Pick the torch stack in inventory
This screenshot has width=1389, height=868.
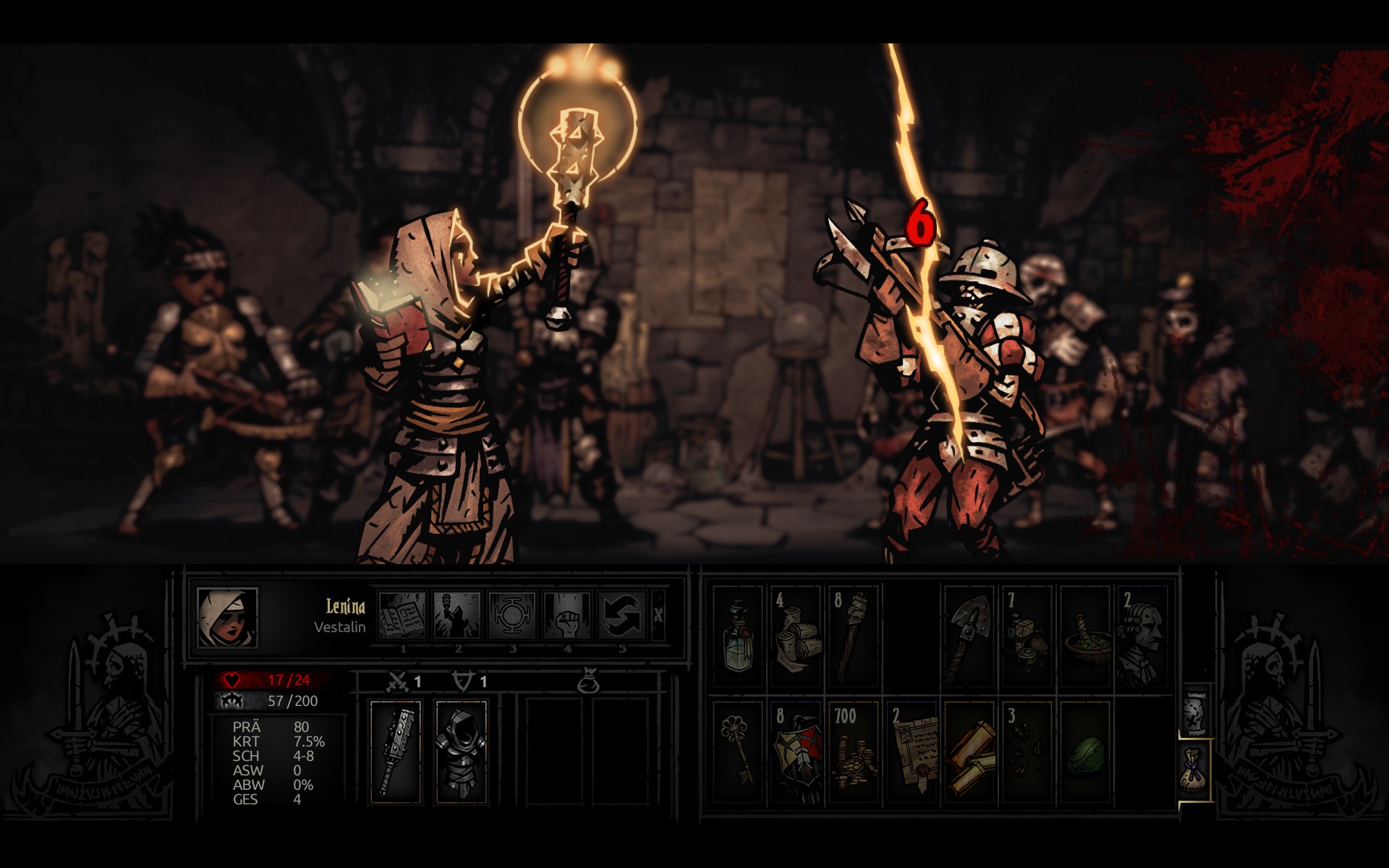click(853, 637)
